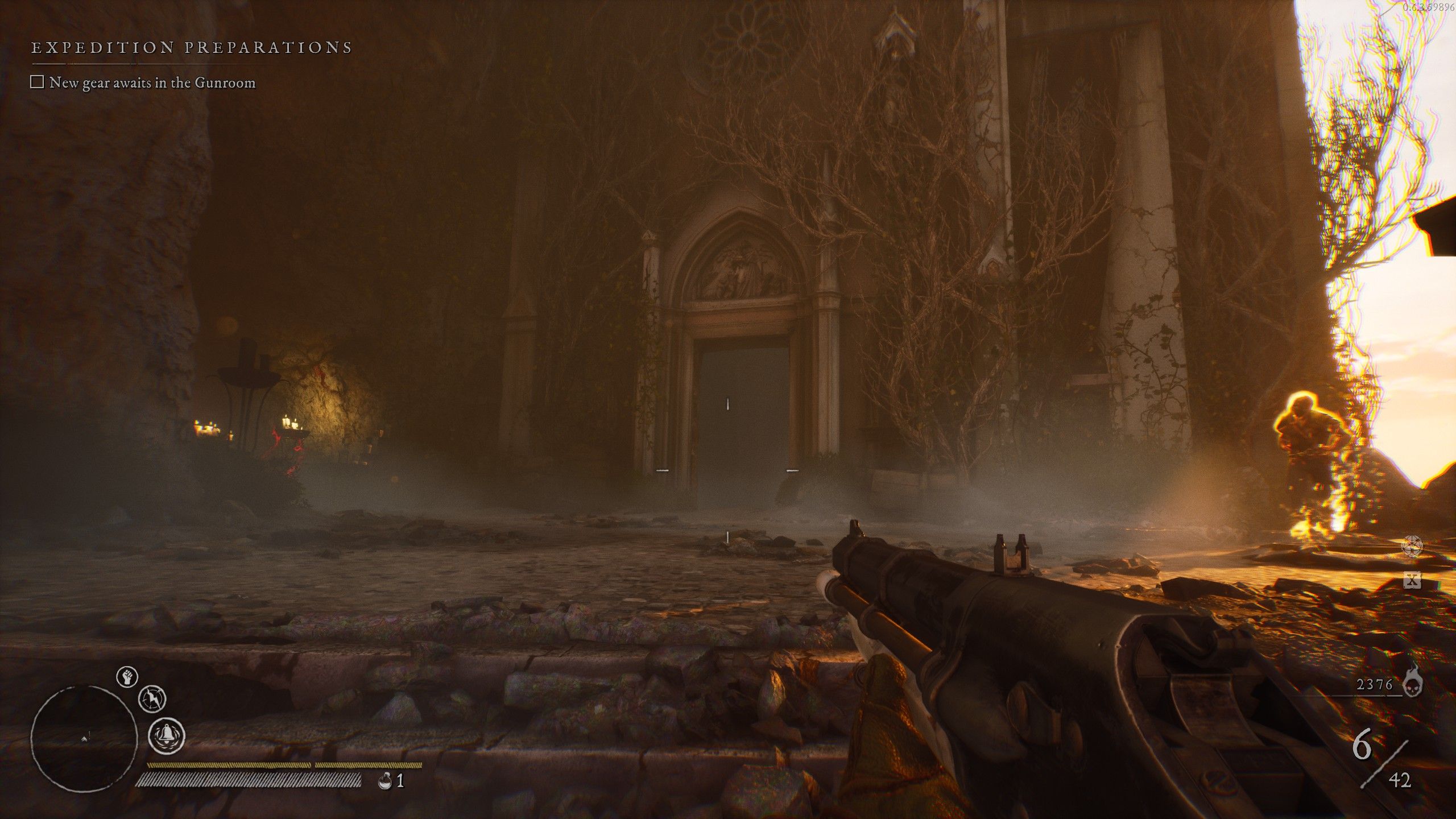Select the Expedition Preparations quest tracker title
Image resolution: width=1456 pixels, height=819 pixels.
click(192, 47)
